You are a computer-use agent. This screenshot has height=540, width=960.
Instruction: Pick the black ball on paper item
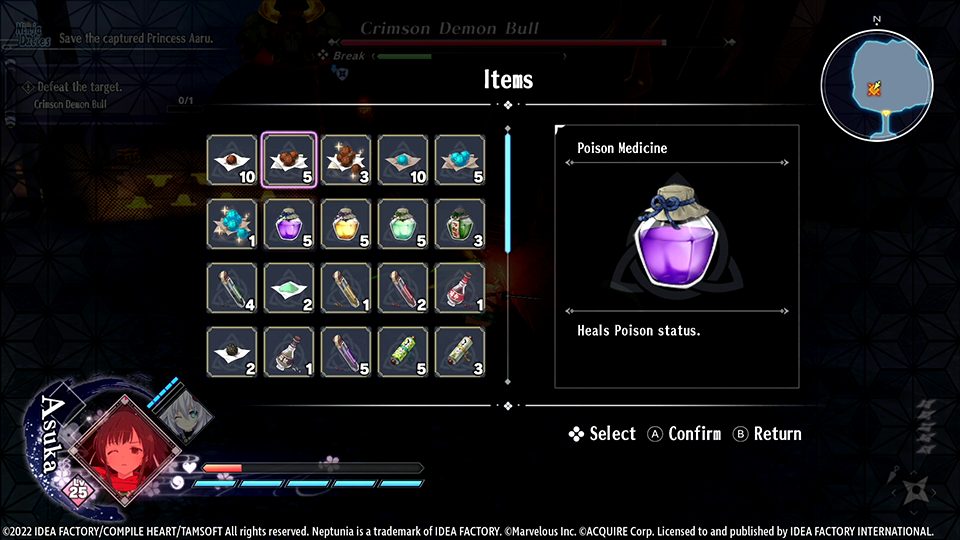pyautogui.click(x=232, y=351)
